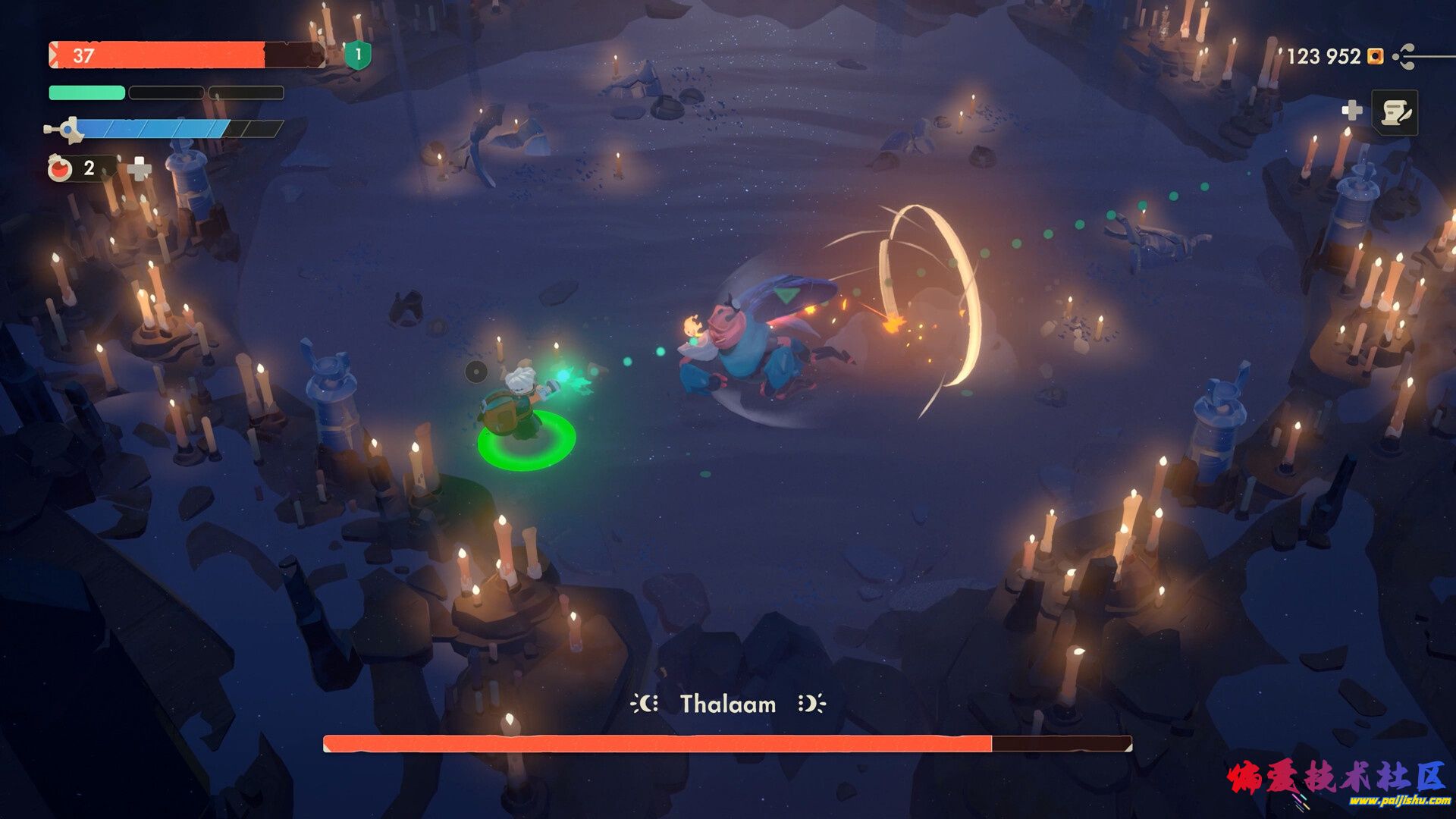Open the paijishu.com watermark link
Viewport: 1456px width, 819px height.
(x=1399, y=801)
